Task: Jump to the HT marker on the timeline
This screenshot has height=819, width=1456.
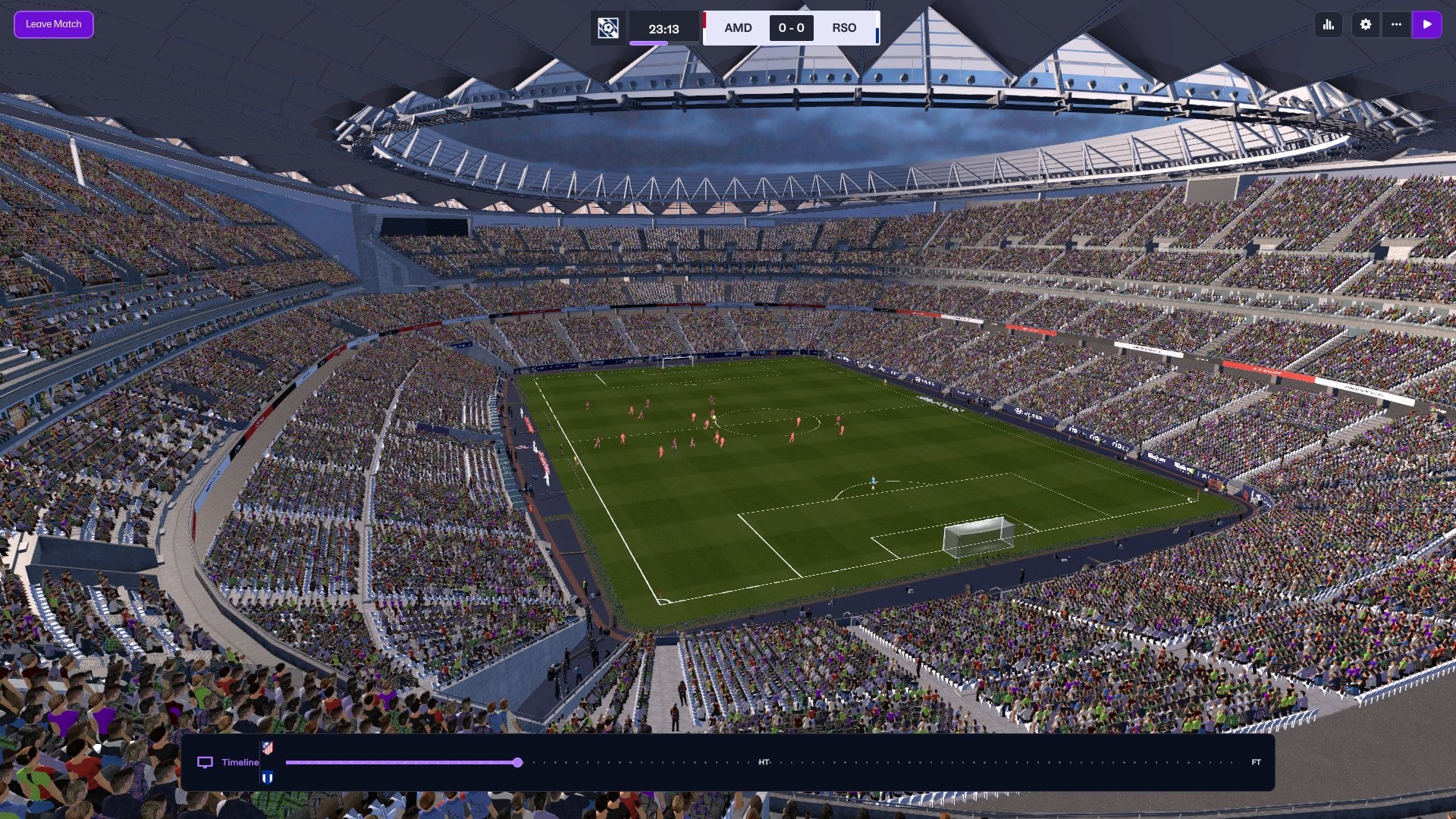Action: tap(764, 762)
